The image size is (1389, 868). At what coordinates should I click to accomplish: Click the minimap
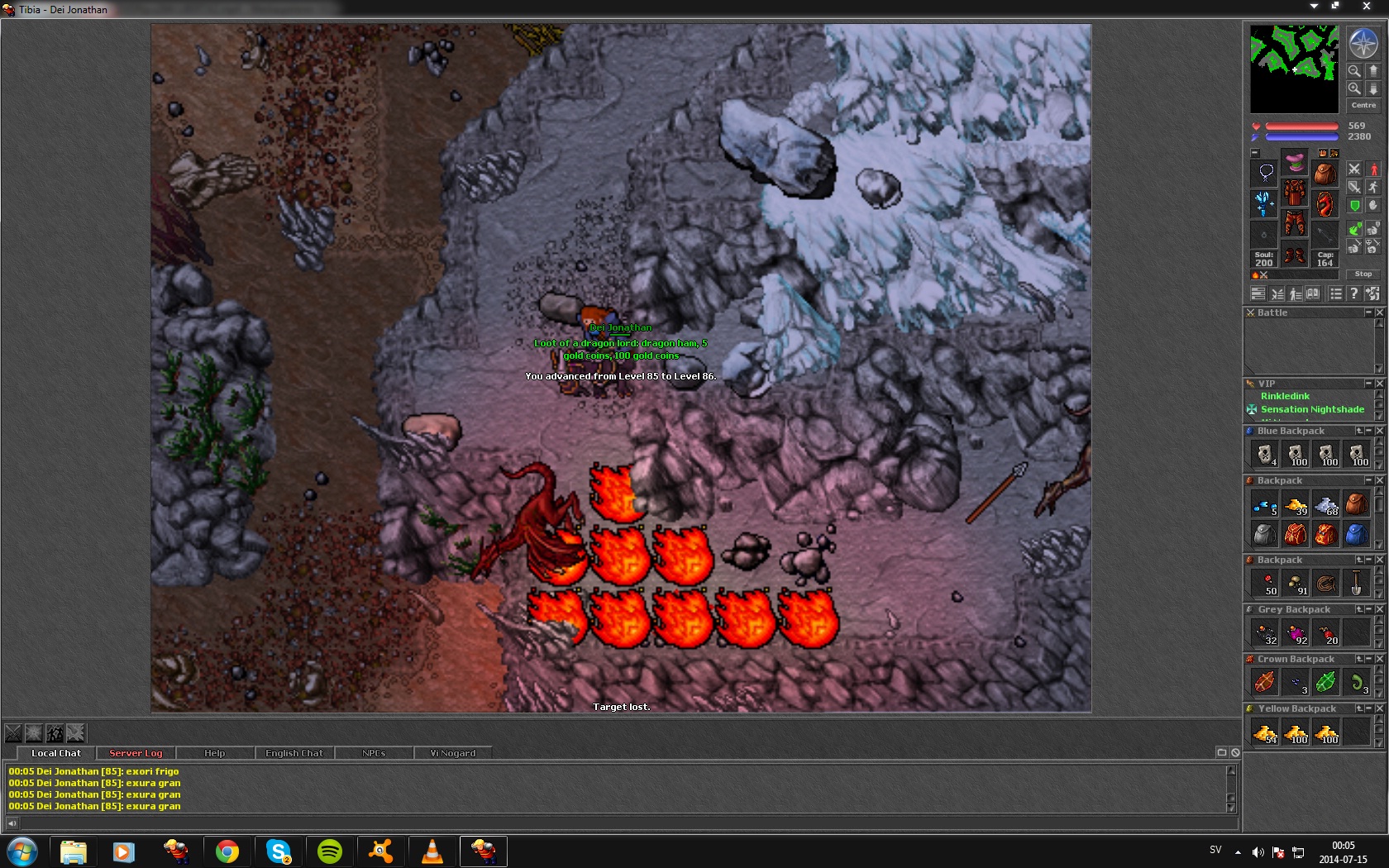click(x=1293, y=69)
